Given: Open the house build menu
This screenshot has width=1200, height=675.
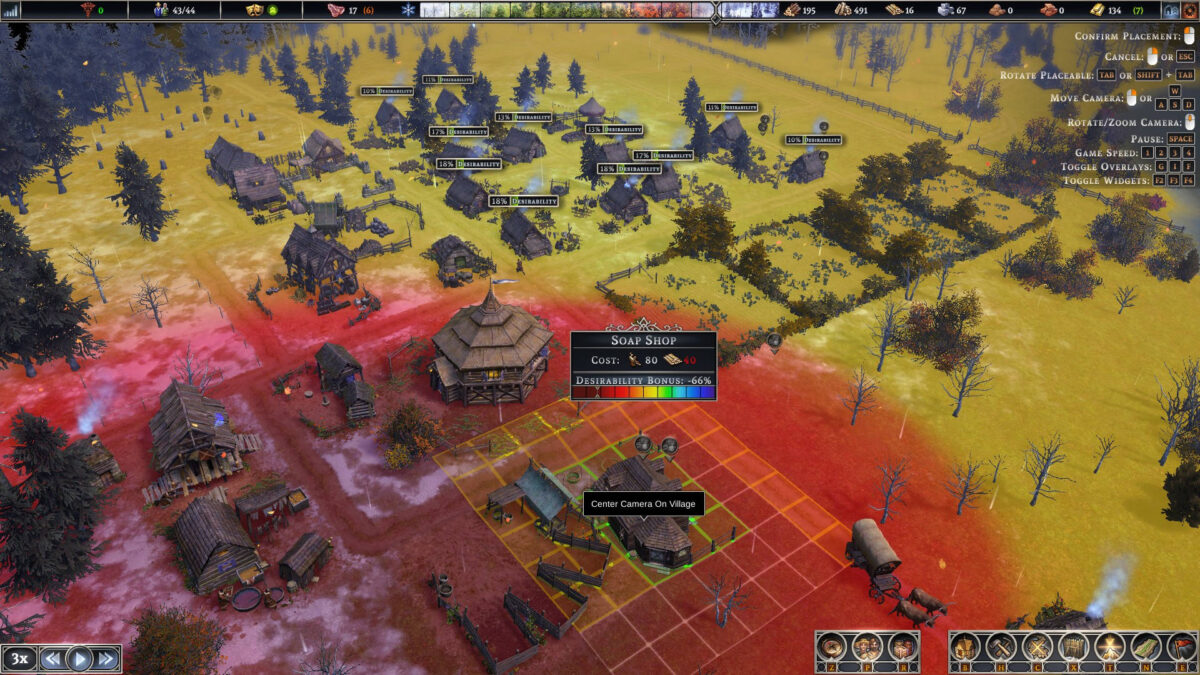Looking at the screenshot, I should click(x=965, y=648).
